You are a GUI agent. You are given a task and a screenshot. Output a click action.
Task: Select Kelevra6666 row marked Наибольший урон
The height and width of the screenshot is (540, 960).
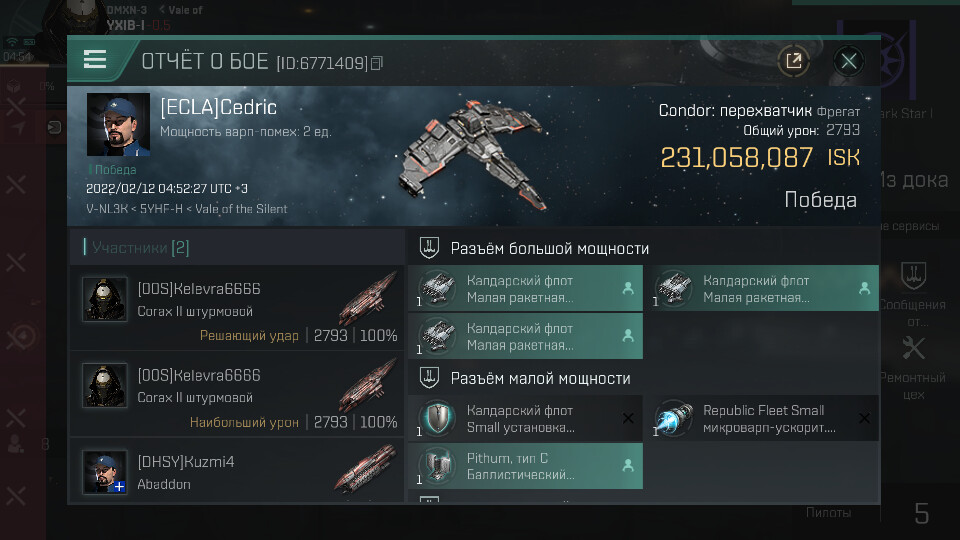click(237, 398)
